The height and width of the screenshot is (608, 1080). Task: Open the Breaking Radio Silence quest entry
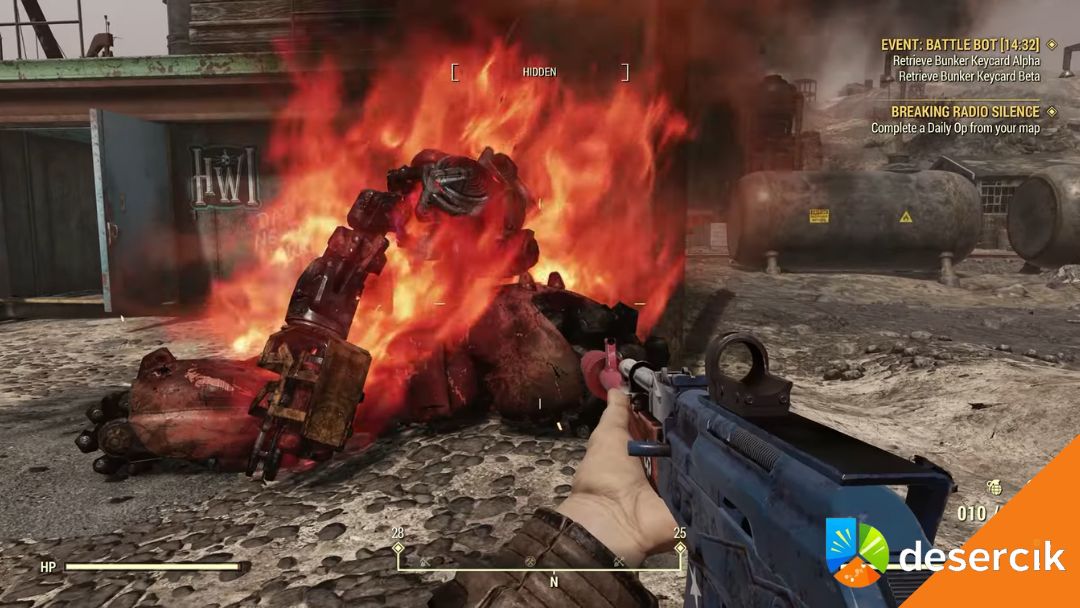965,112
